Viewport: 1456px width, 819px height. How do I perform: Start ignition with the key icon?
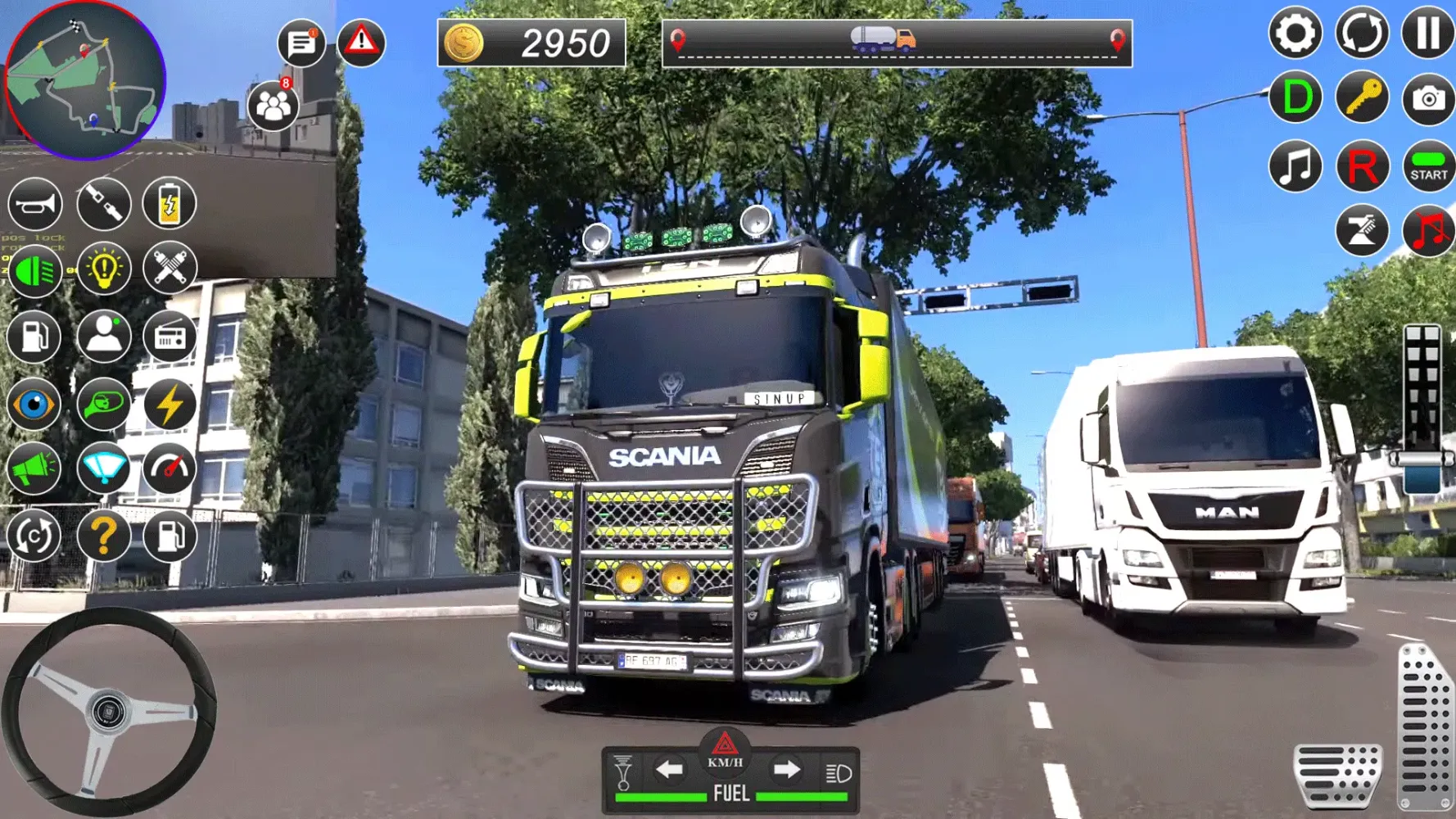coord(1361,100)
